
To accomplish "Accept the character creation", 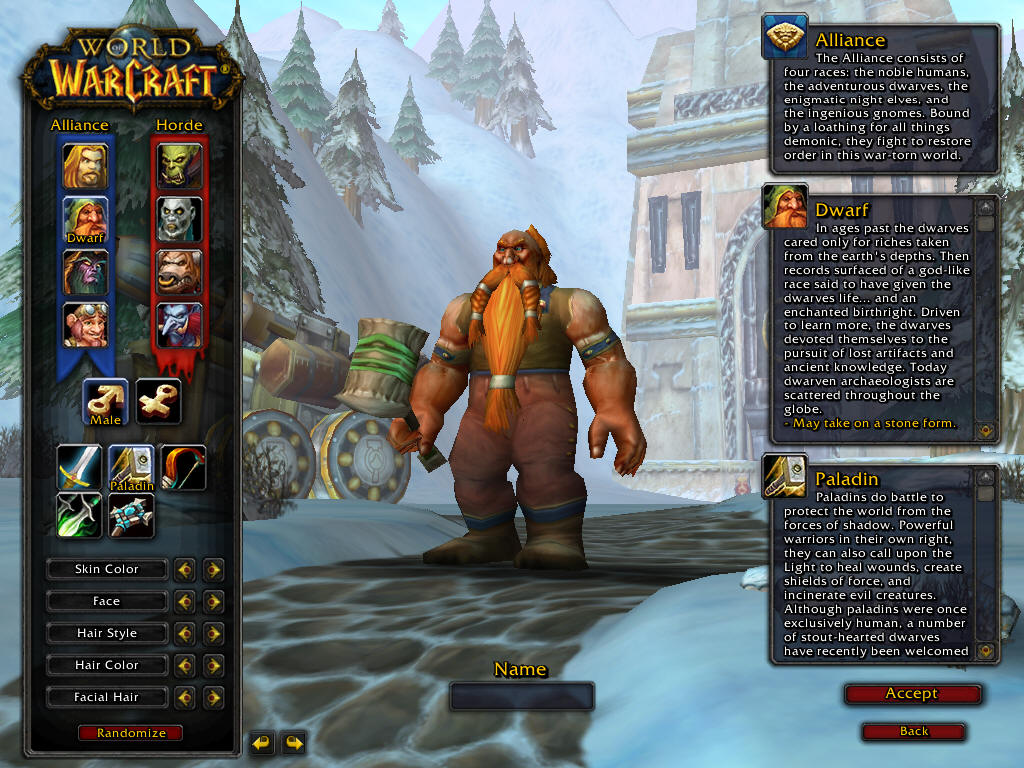I will [912, 694].
